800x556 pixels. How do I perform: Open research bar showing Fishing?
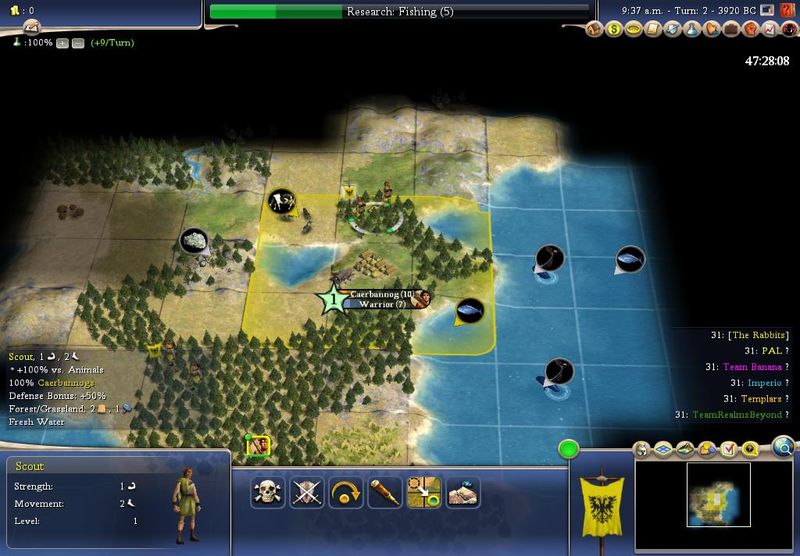[x=398, y=12]
